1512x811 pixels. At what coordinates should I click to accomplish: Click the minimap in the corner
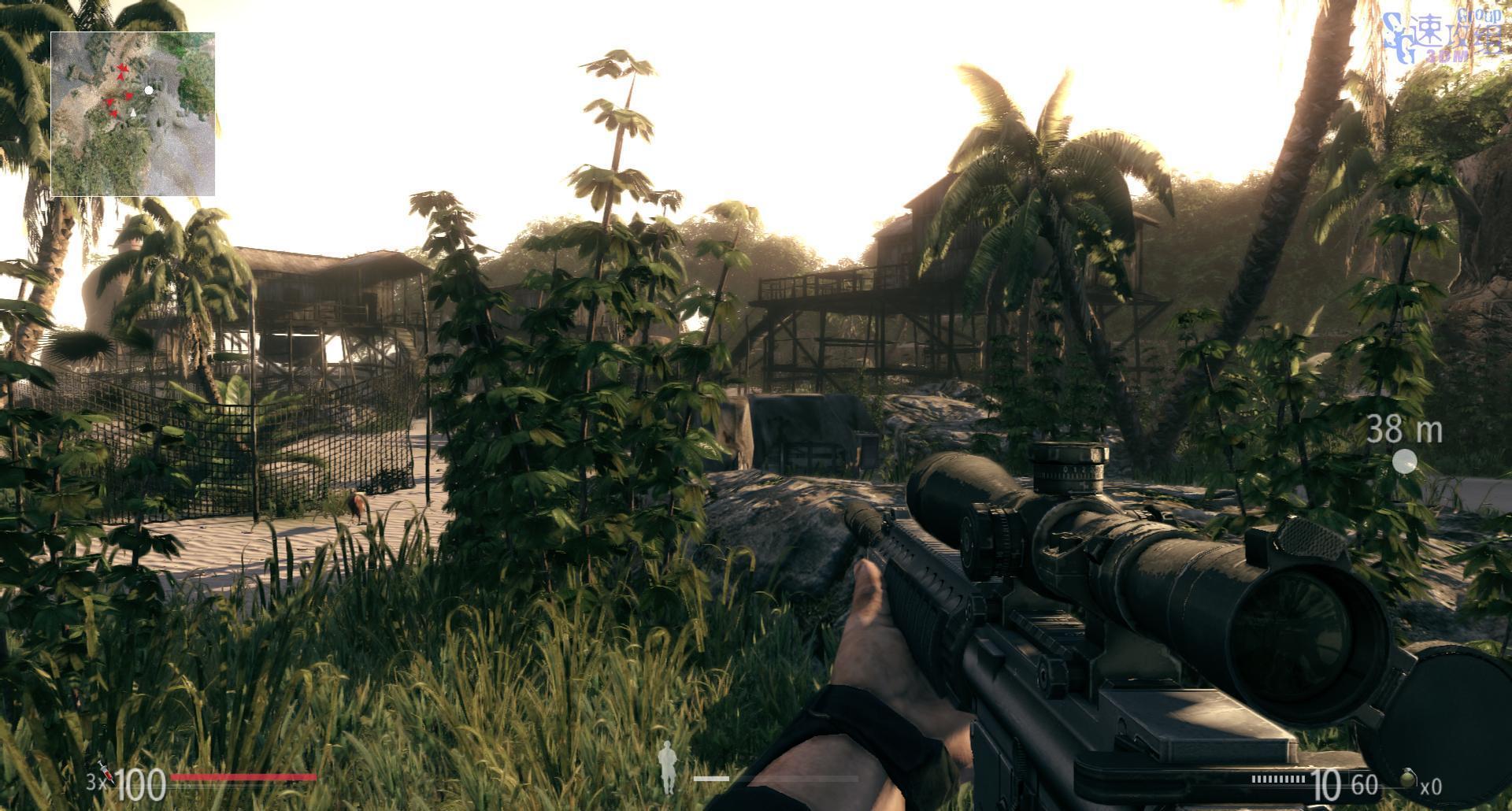[x=132, y=114]
